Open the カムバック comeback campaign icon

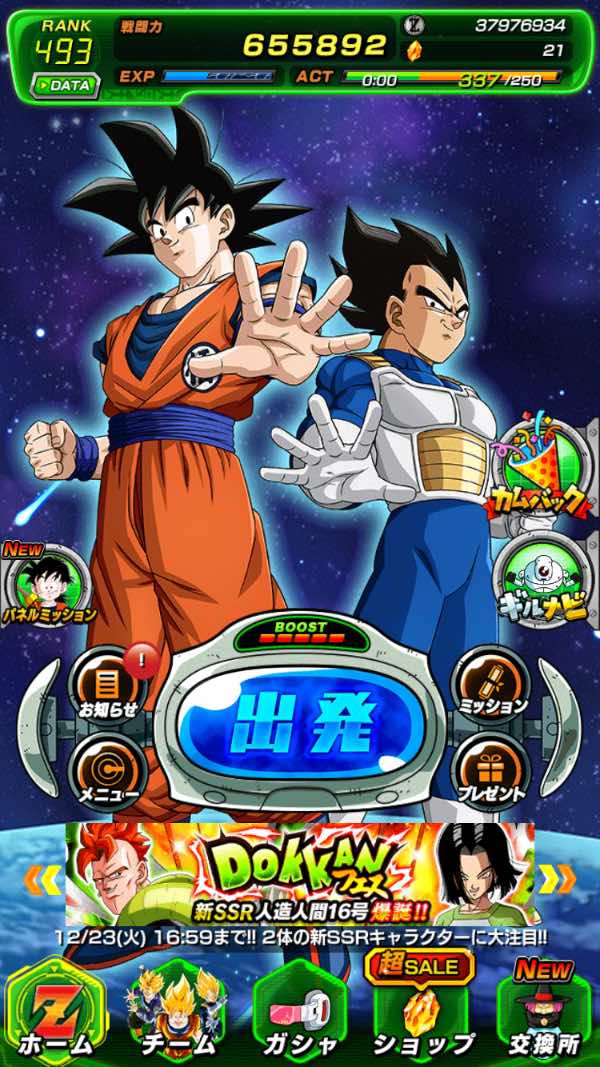(x=542, y=469)
